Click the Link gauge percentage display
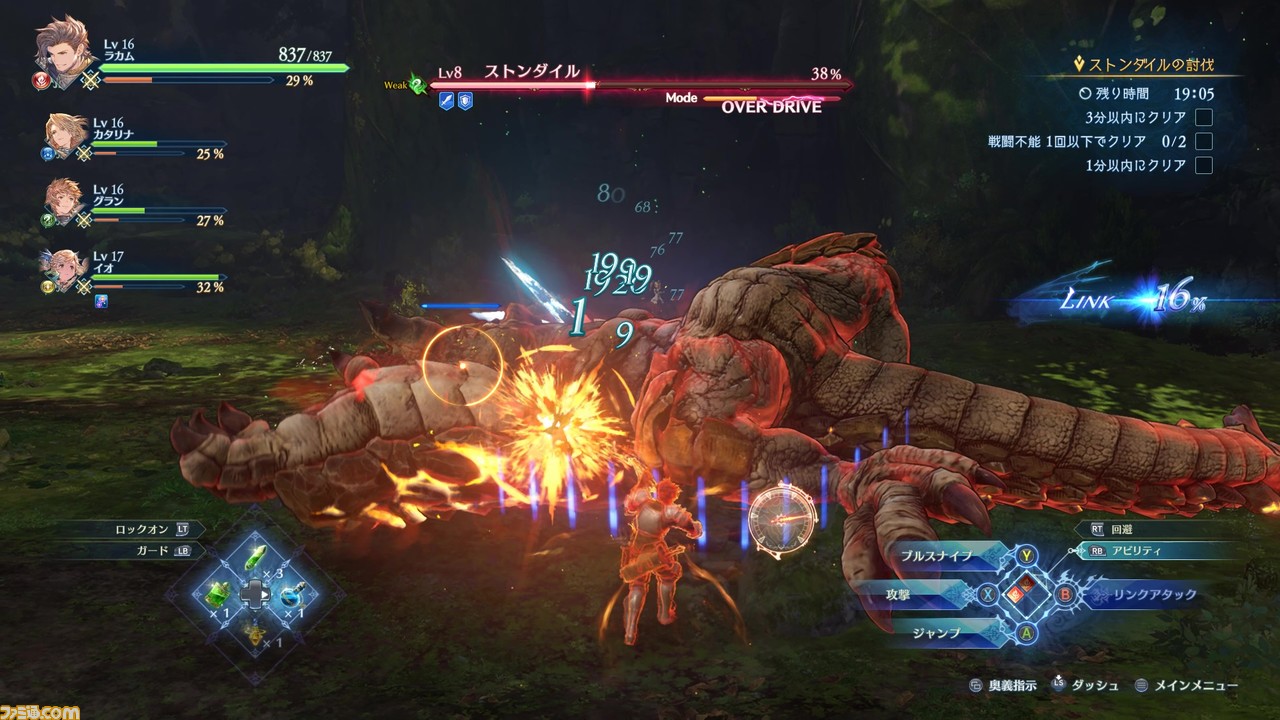Screen dimensions: 1280x720 pyautogui.click(x=1178, y=300)
